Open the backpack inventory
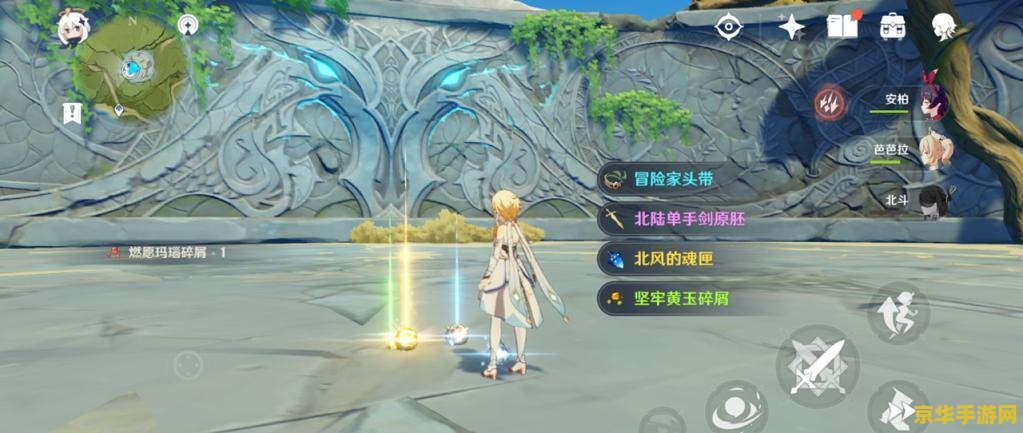 pos(892,27)
